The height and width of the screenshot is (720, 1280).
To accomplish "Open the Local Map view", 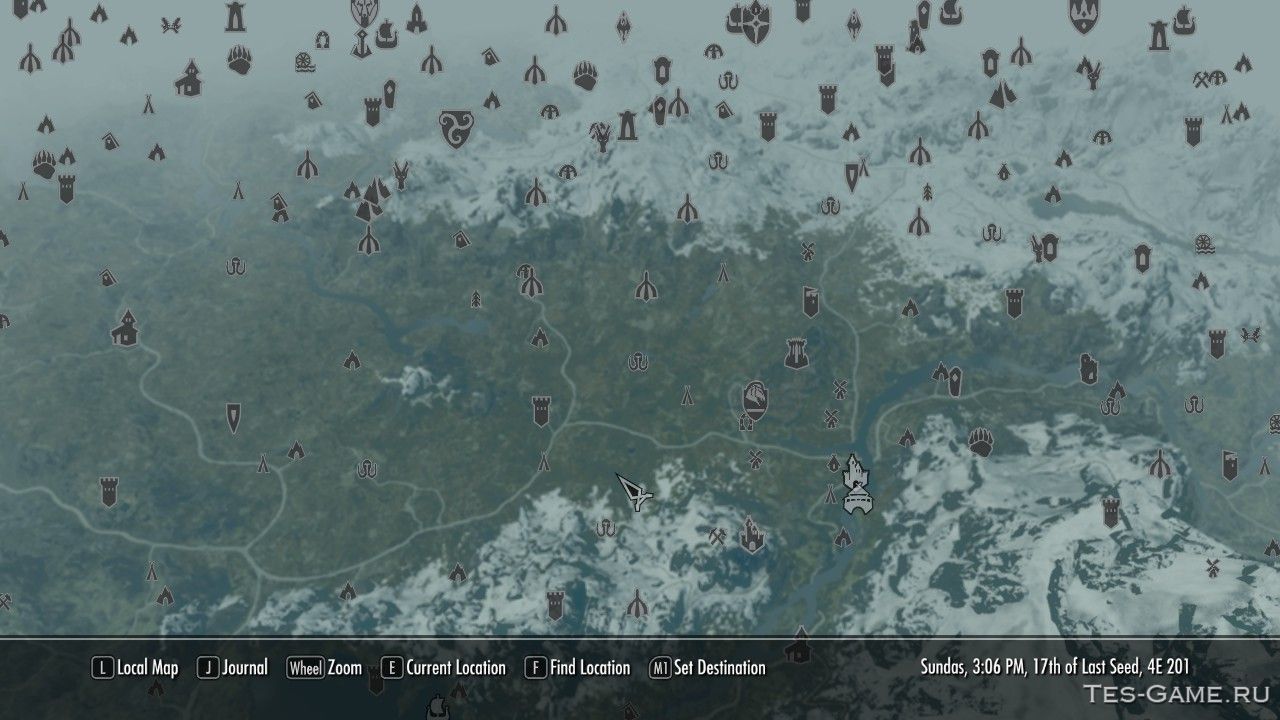I will point(135,668).
